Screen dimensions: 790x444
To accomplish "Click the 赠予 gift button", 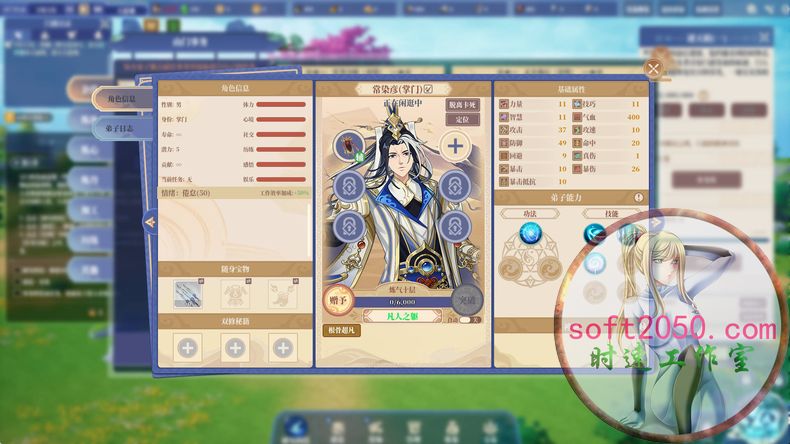I will [x=341, y=298].
